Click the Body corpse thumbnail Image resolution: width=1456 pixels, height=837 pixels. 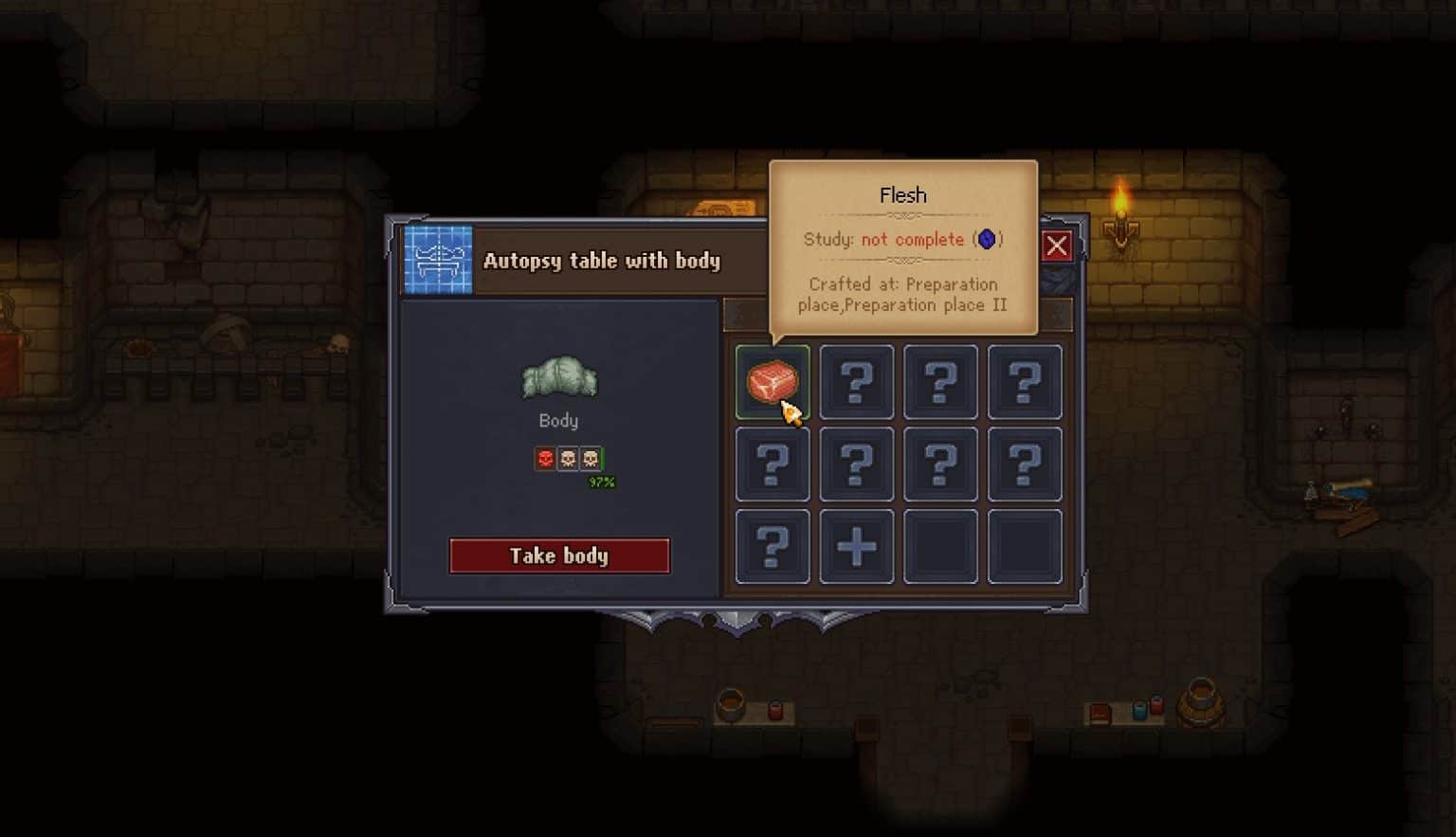(x=558, y=378)
